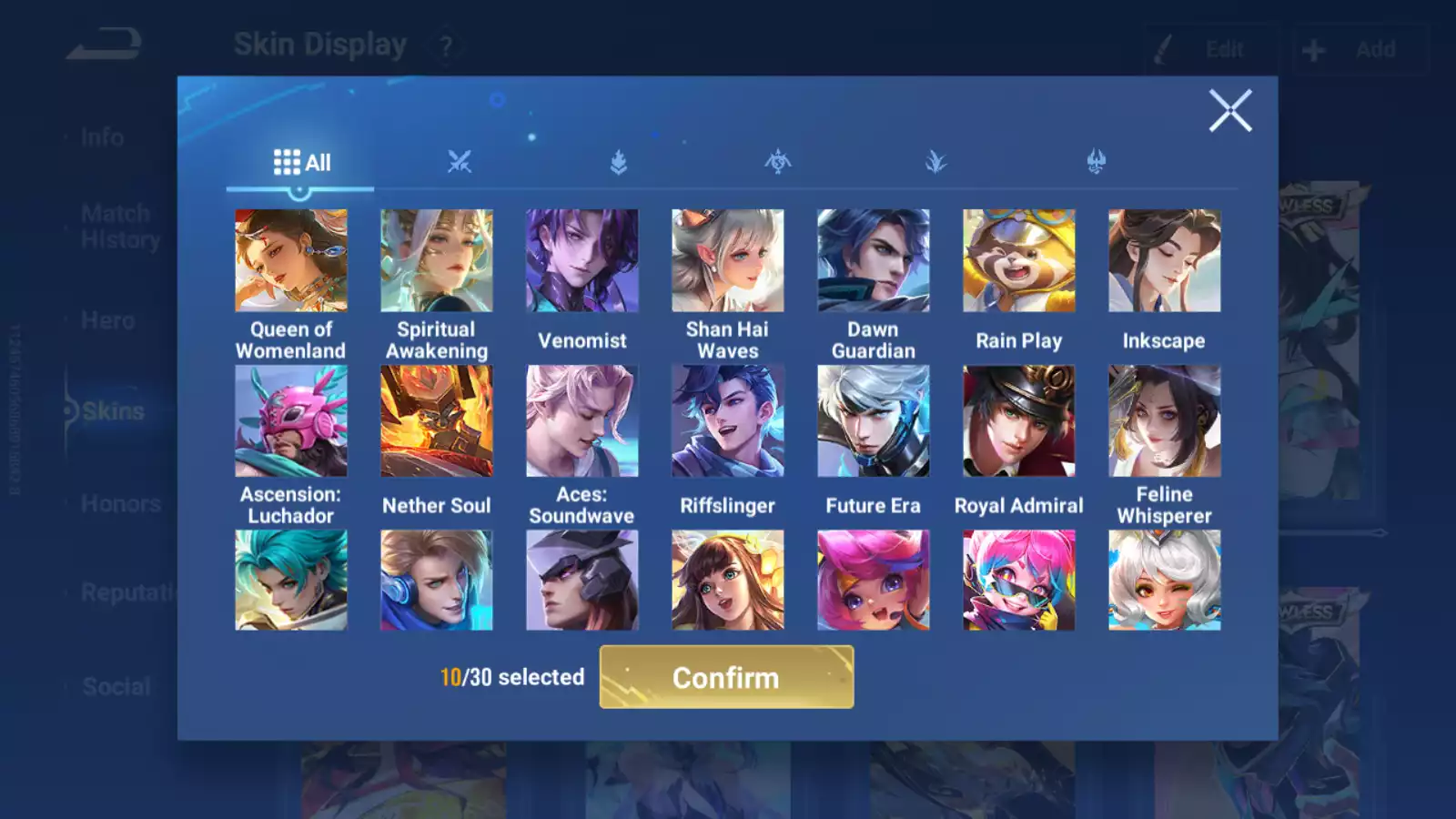Select the Future Era skin

874,421
